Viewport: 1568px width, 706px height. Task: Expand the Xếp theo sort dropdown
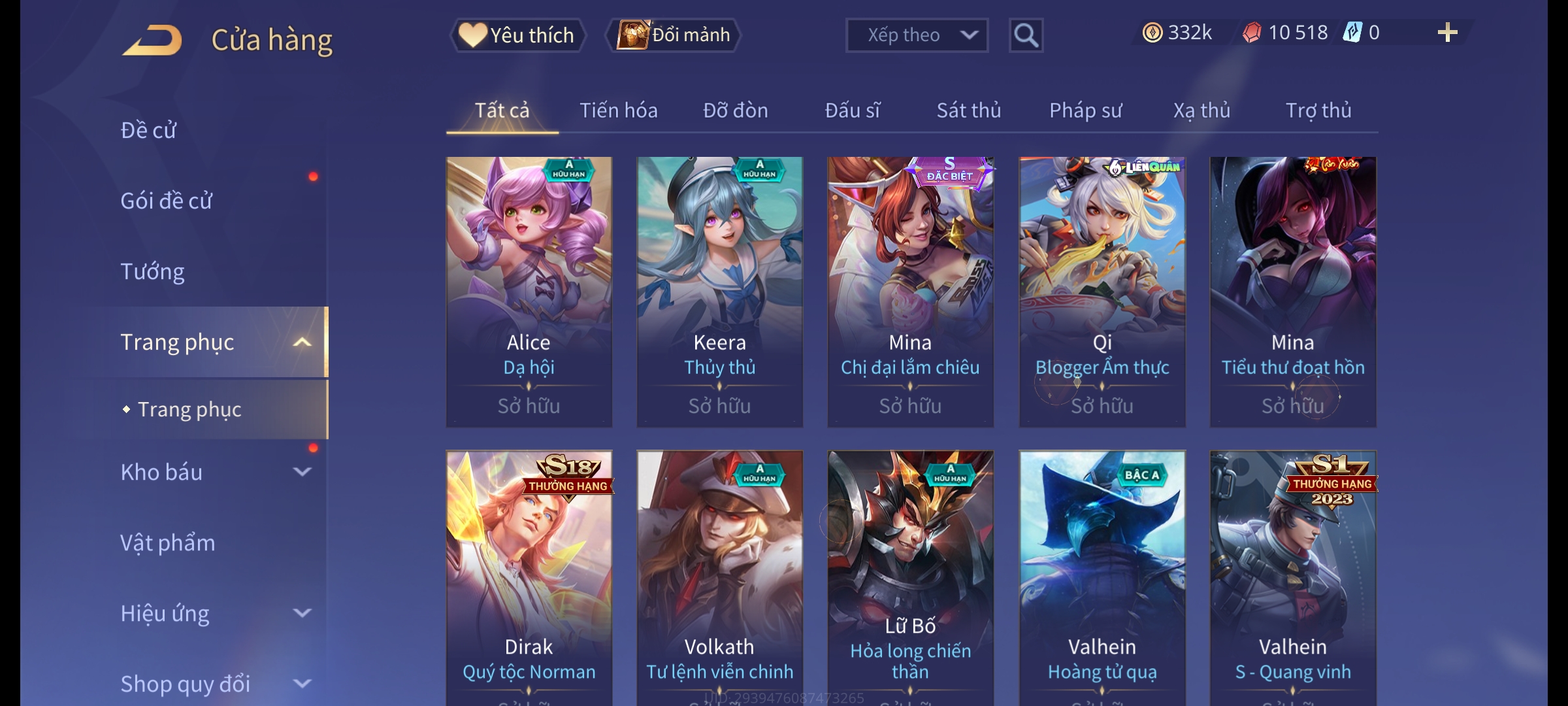click(x=916, y=35)
